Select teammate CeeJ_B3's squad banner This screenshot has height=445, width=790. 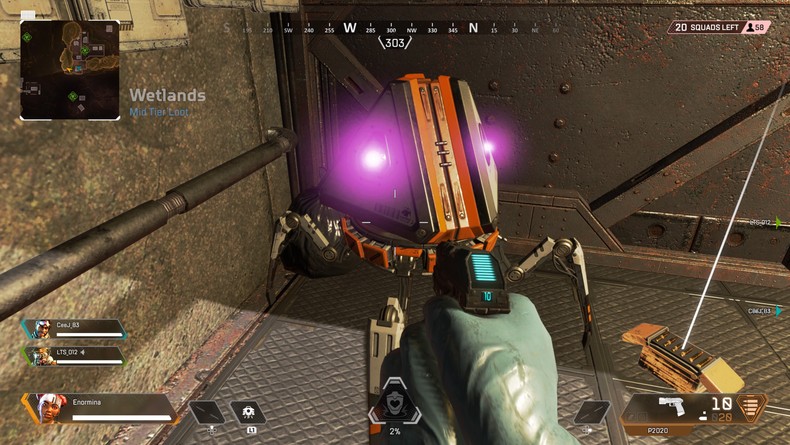(74, 329)
